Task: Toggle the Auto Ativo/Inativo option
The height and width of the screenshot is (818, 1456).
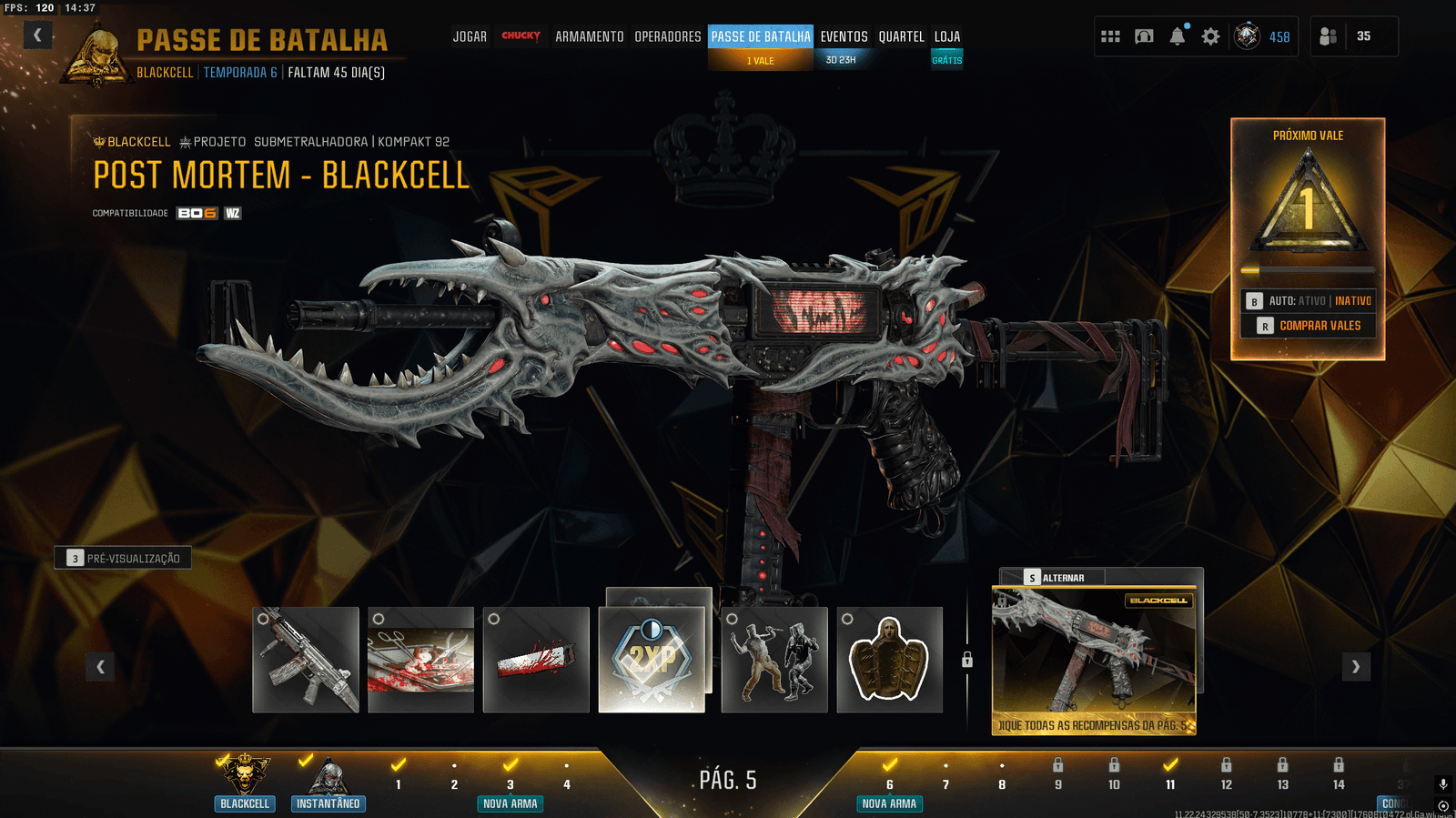Action: 1309,301
